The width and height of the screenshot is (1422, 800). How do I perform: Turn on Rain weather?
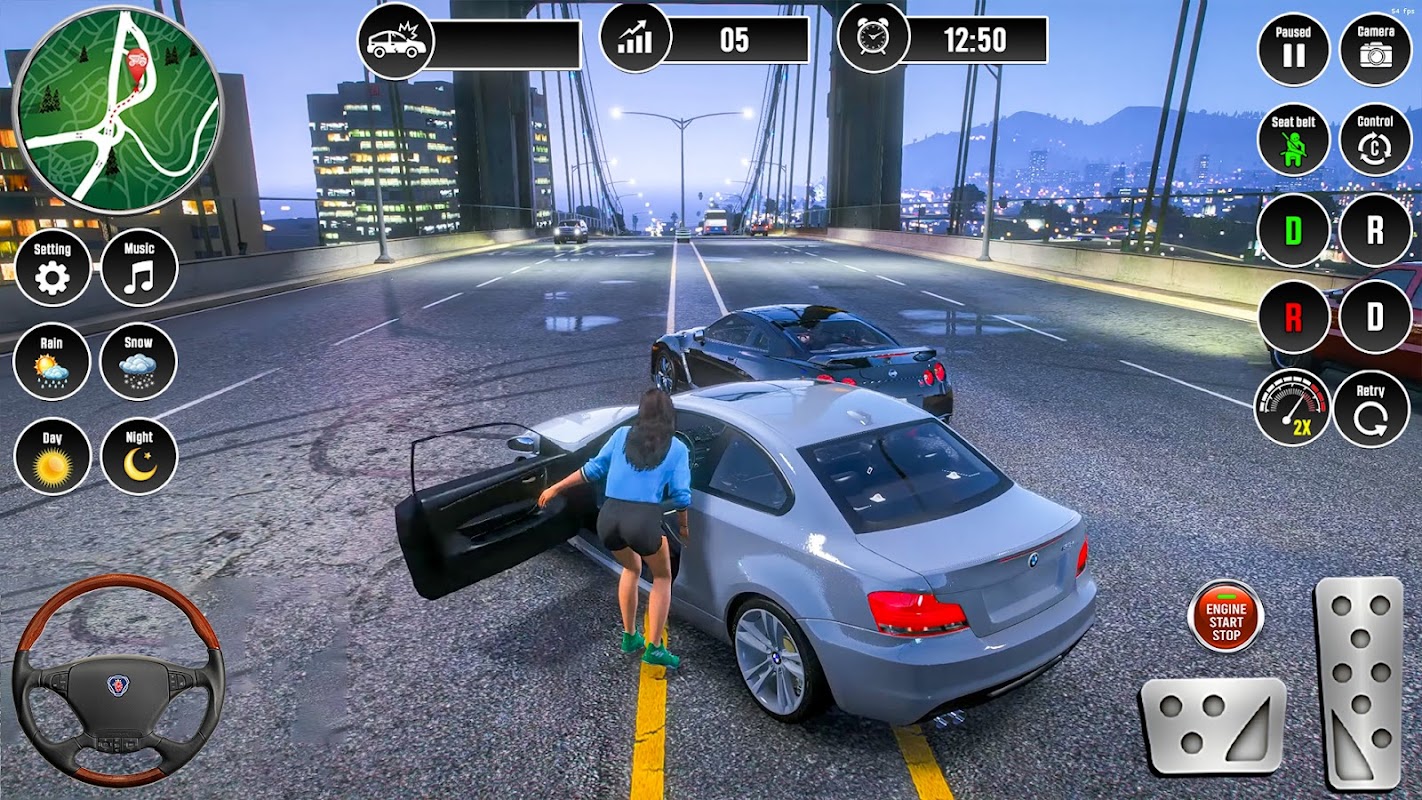52,361
